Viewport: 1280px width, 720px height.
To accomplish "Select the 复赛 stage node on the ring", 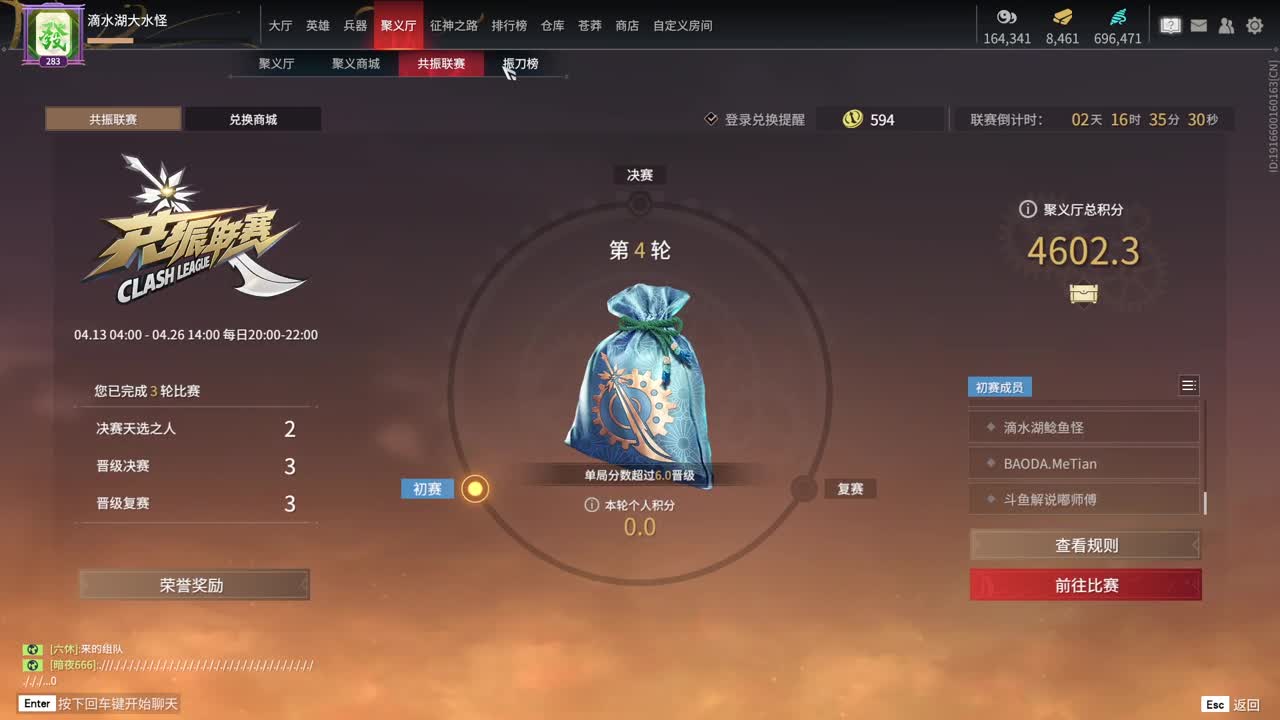I will point(802,489).
